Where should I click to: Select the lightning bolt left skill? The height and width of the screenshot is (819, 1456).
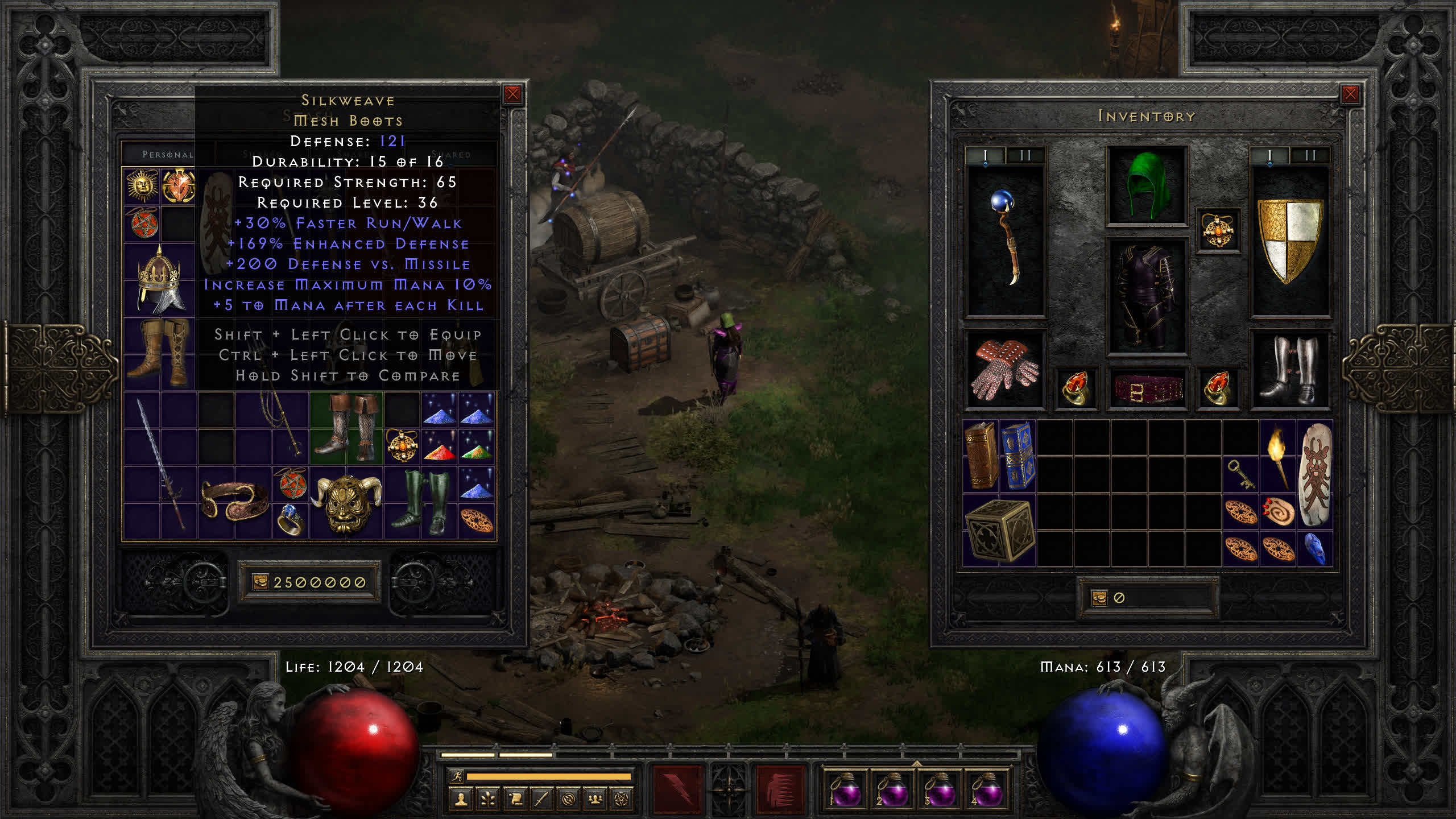point(677,789)
